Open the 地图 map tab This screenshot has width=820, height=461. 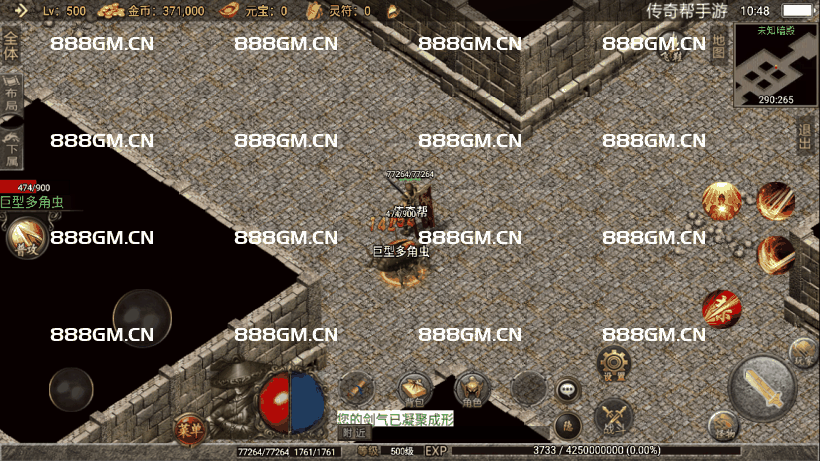[x=718, y=46]
